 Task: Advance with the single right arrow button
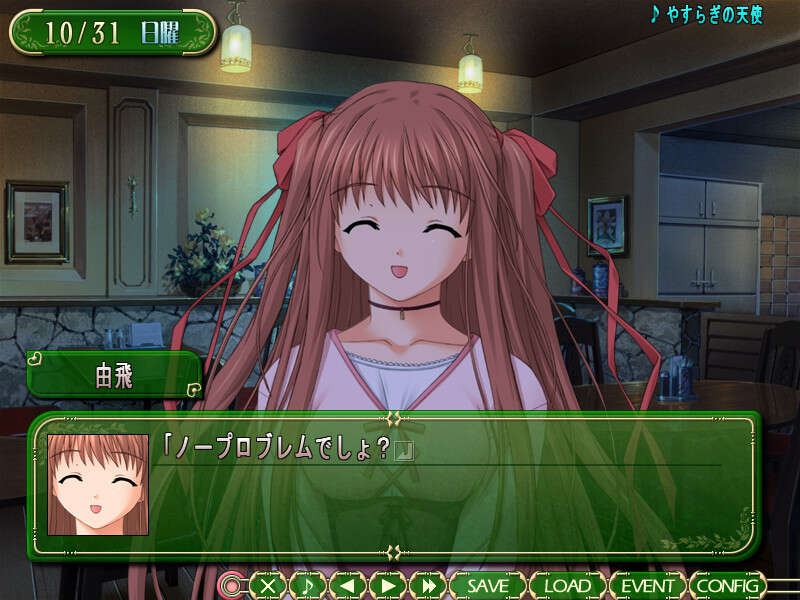pos(388,586)
